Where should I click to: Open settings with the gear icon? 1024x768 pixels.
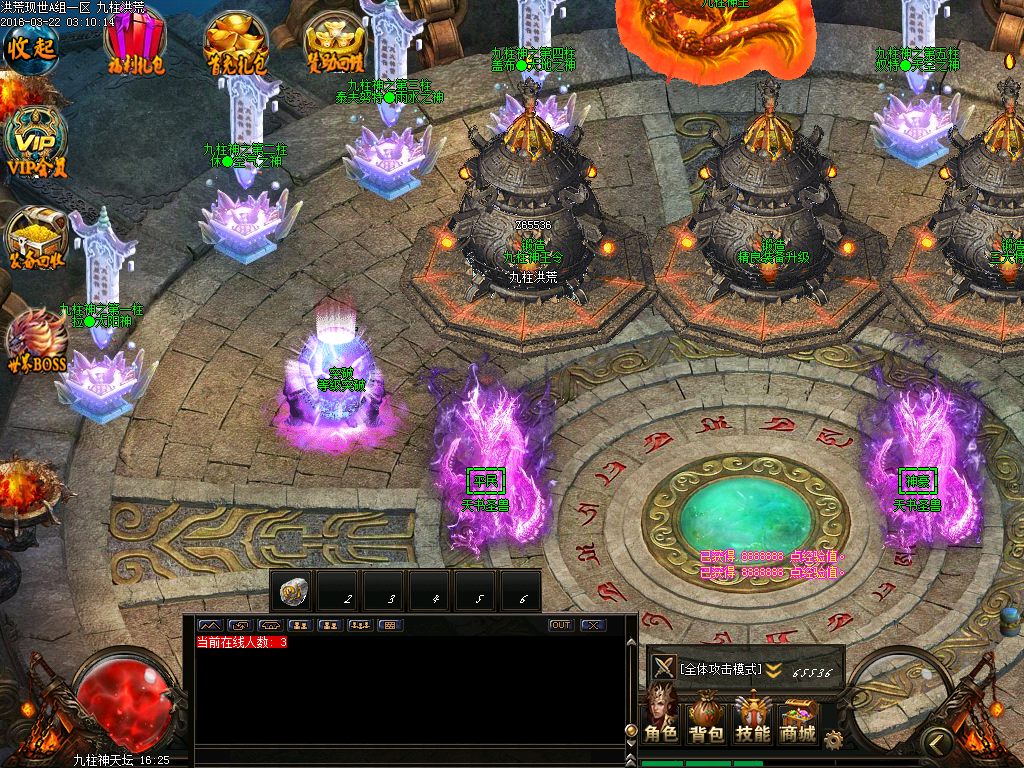point(833,739)
